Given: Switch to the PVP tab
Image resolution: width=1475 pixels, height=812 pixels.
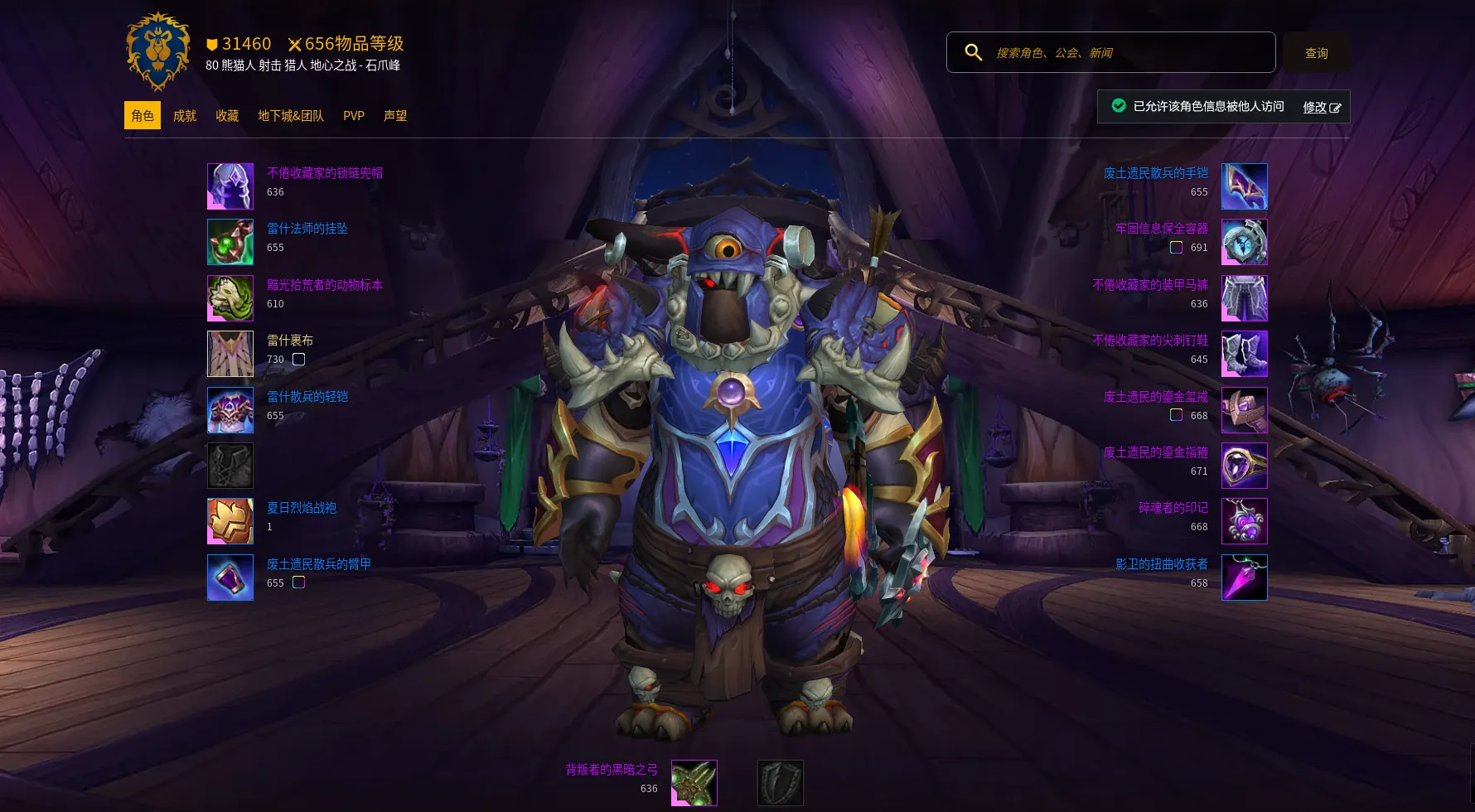Looking at the screenshot, I should pos(354,116).
